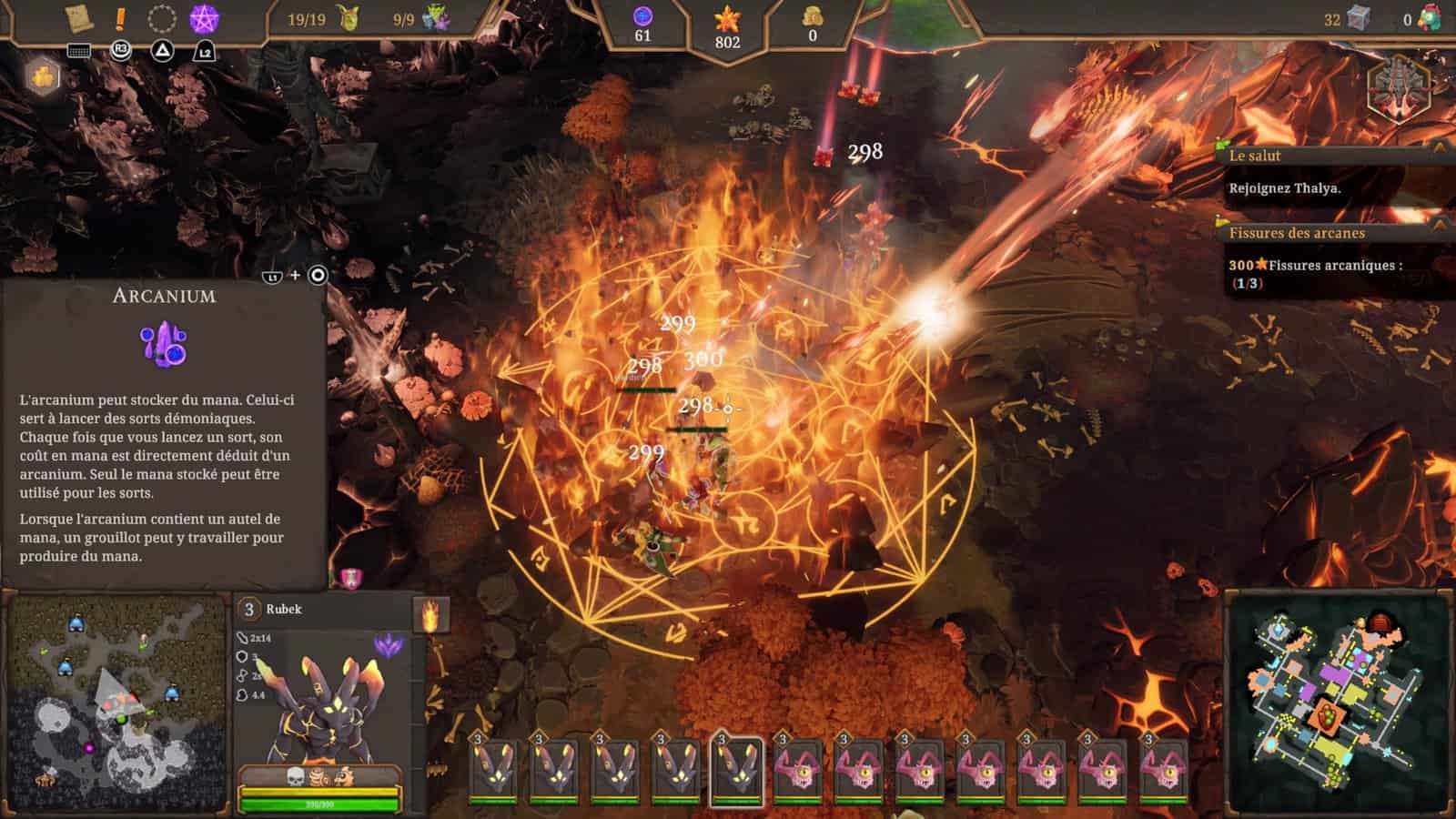Click the skull icon under Rubek's portrait
1456x819 pixels.
[x=297, y=776]
